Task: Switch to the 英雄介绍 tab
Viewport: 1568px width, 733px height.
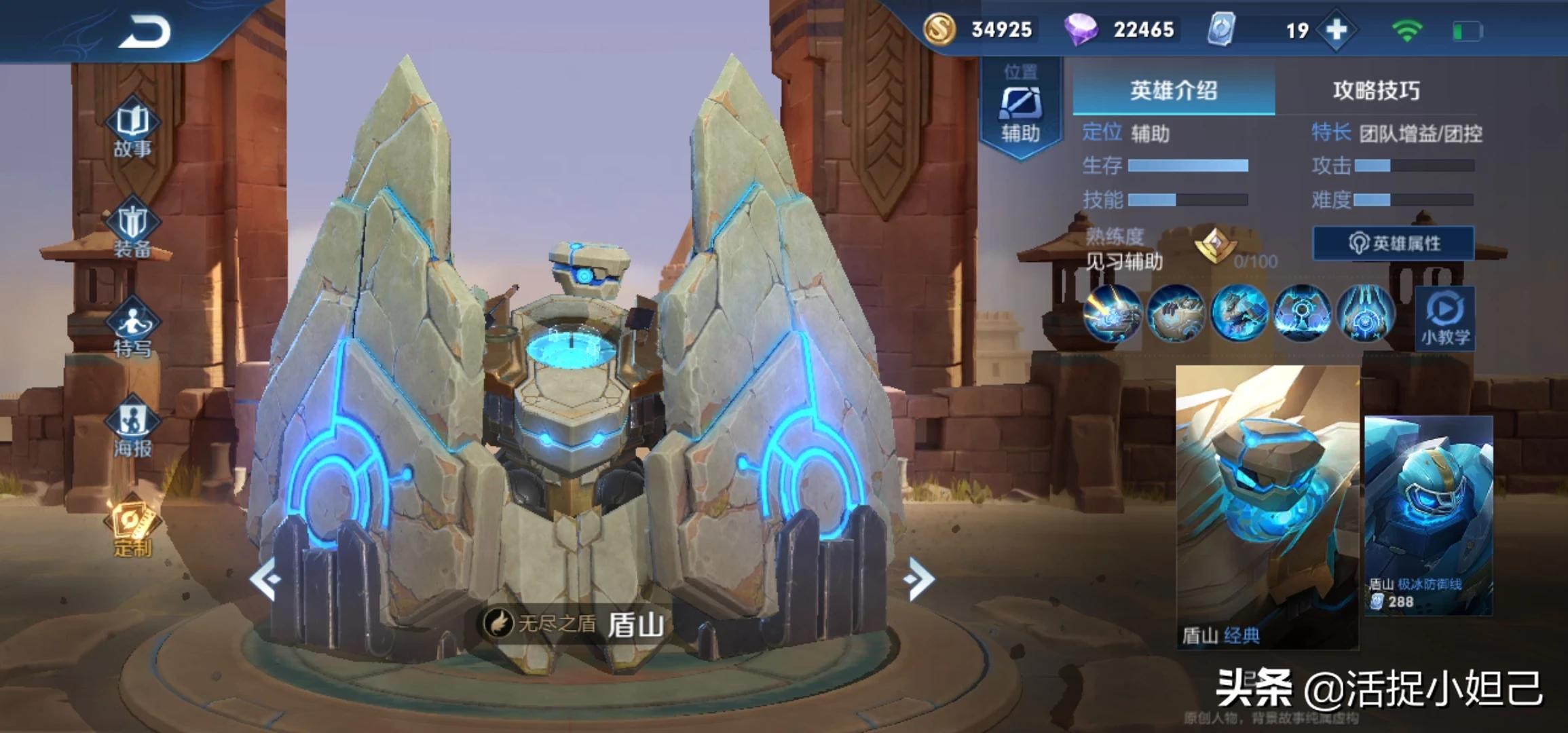Action: (1173, 91)
